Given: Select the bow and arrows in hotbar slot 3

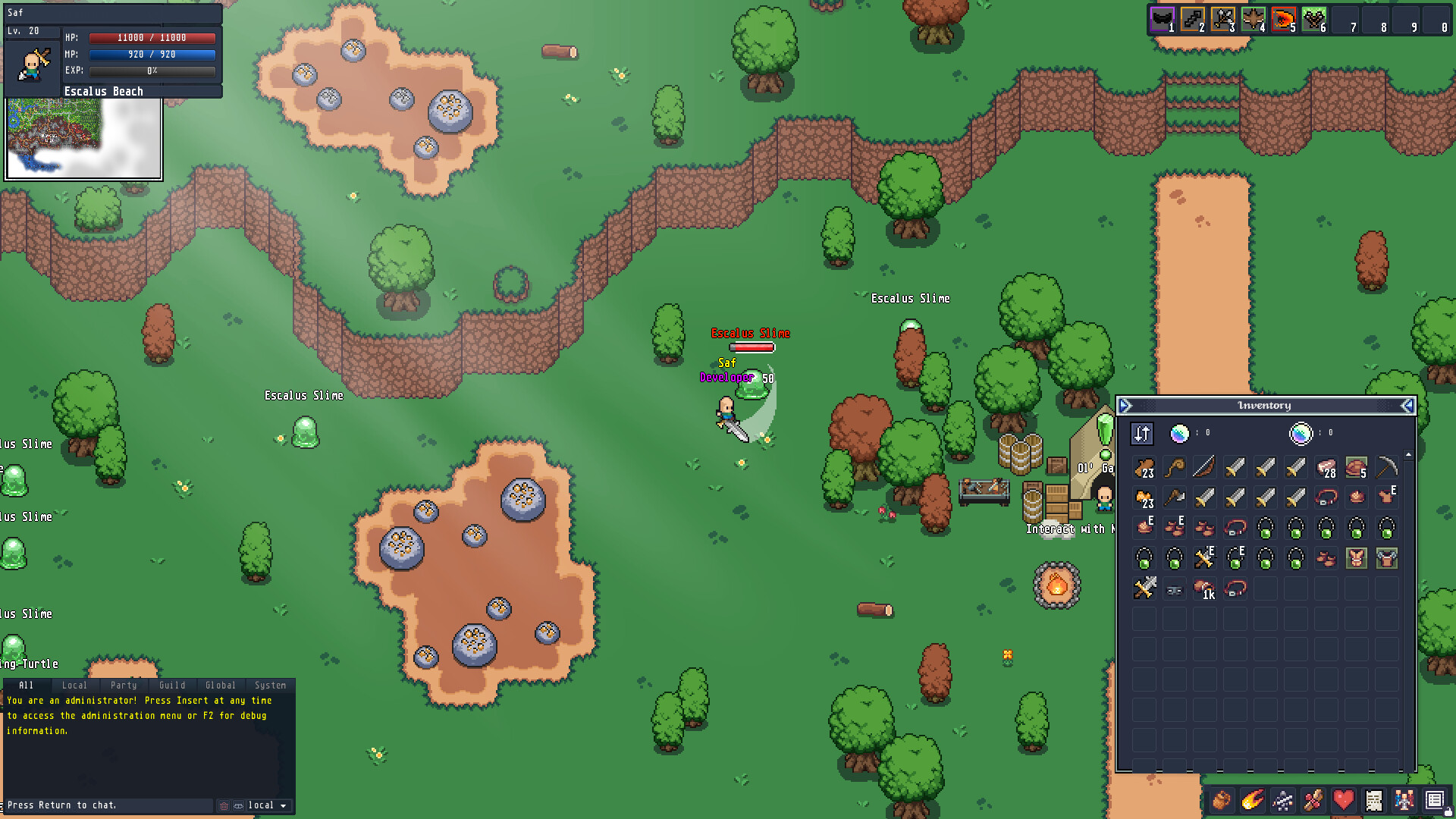Looking at the screenshot, I should pyautogui.click(x=1222, y=19).
